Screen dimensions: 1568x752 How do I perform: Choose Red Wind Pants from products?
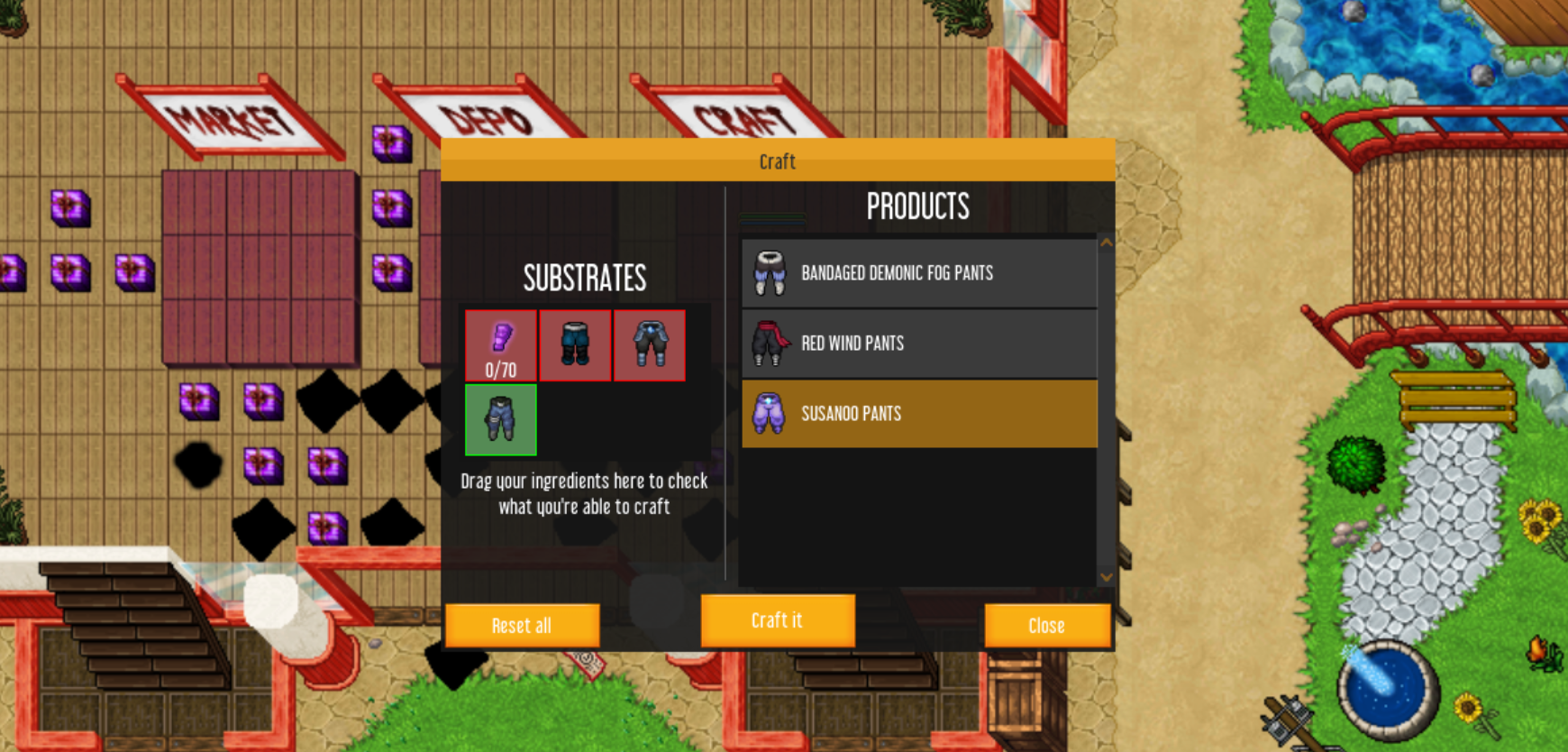click(918, 344)
